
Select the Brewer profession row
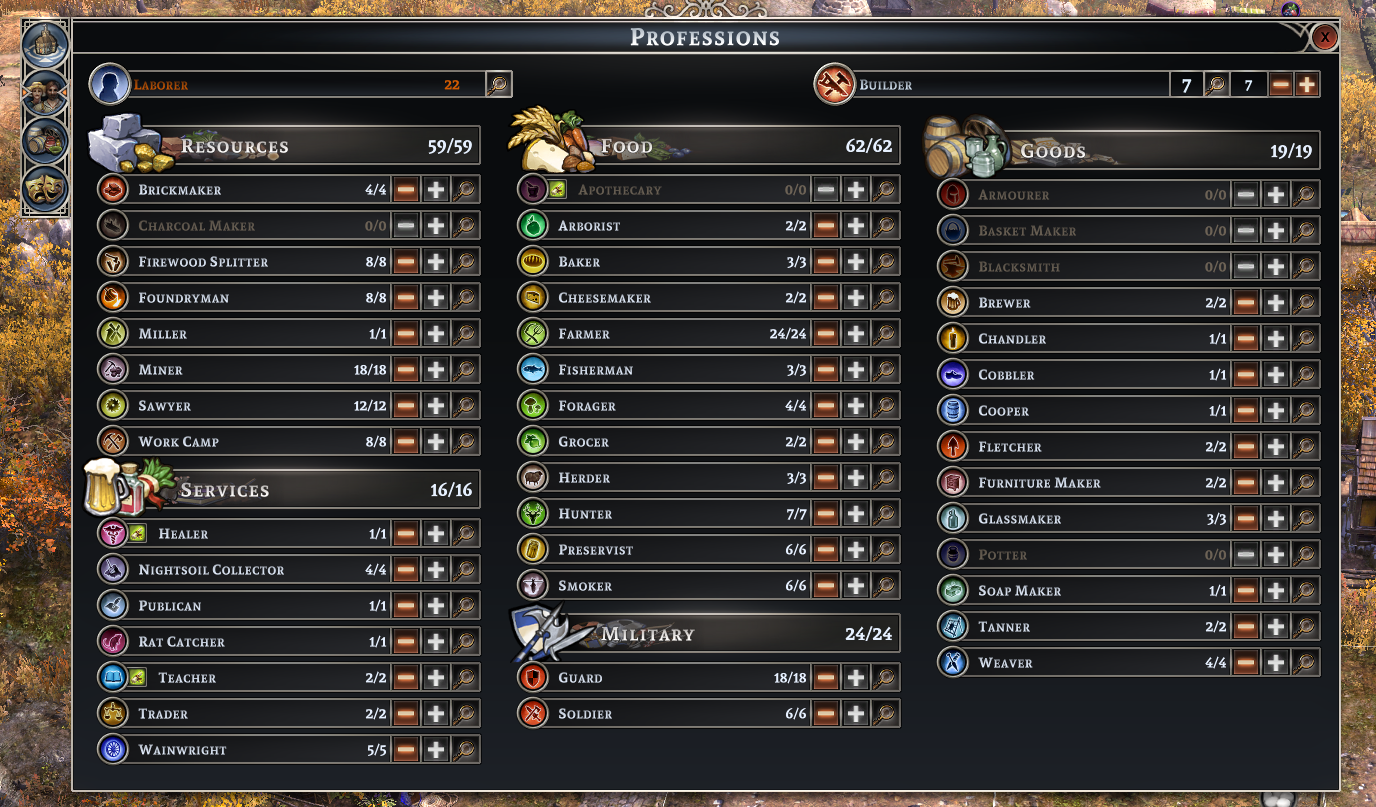coord(1080,303)
